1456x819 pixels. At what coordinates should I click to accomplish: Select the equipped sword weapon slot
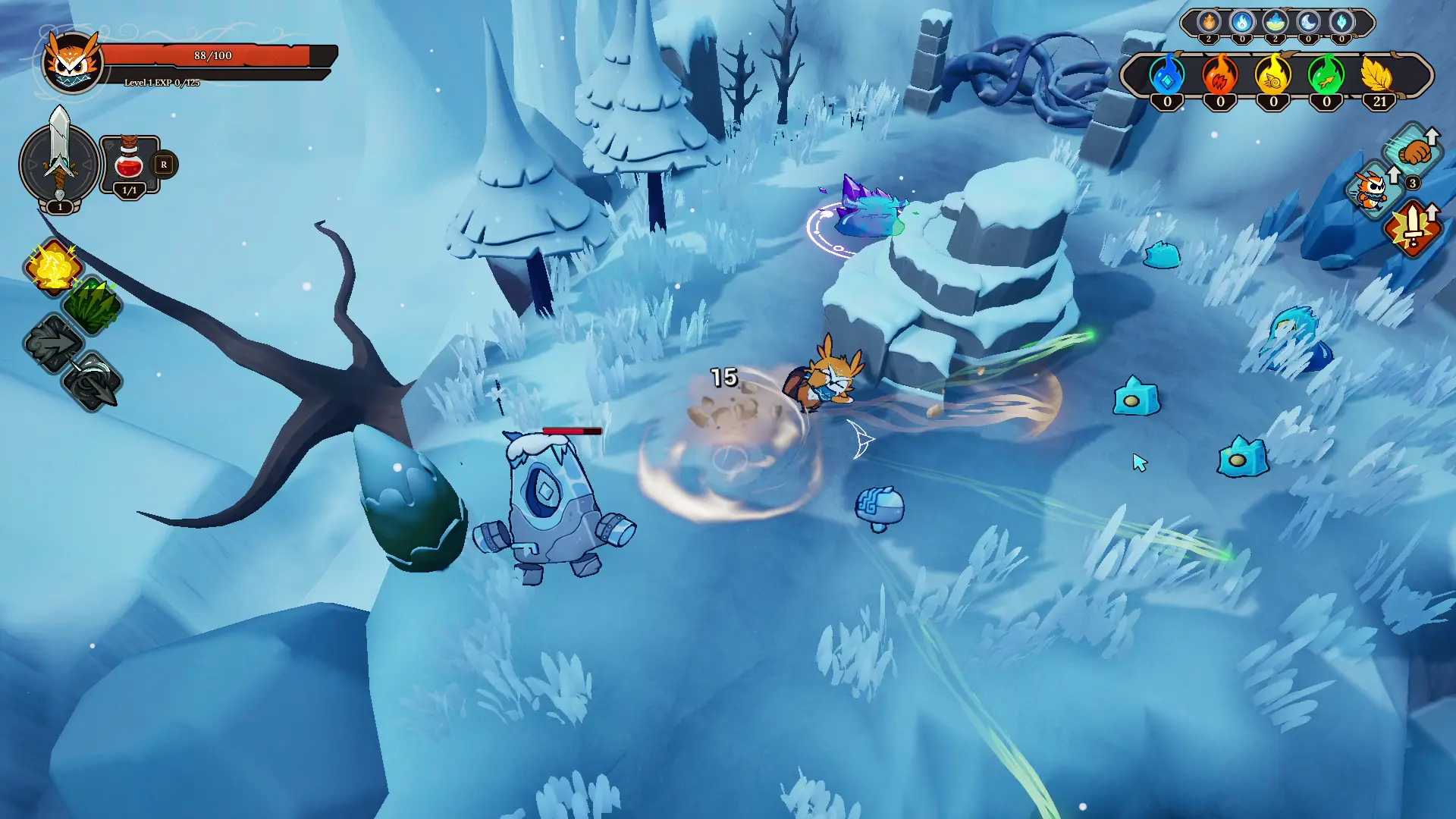pos(59,161)
